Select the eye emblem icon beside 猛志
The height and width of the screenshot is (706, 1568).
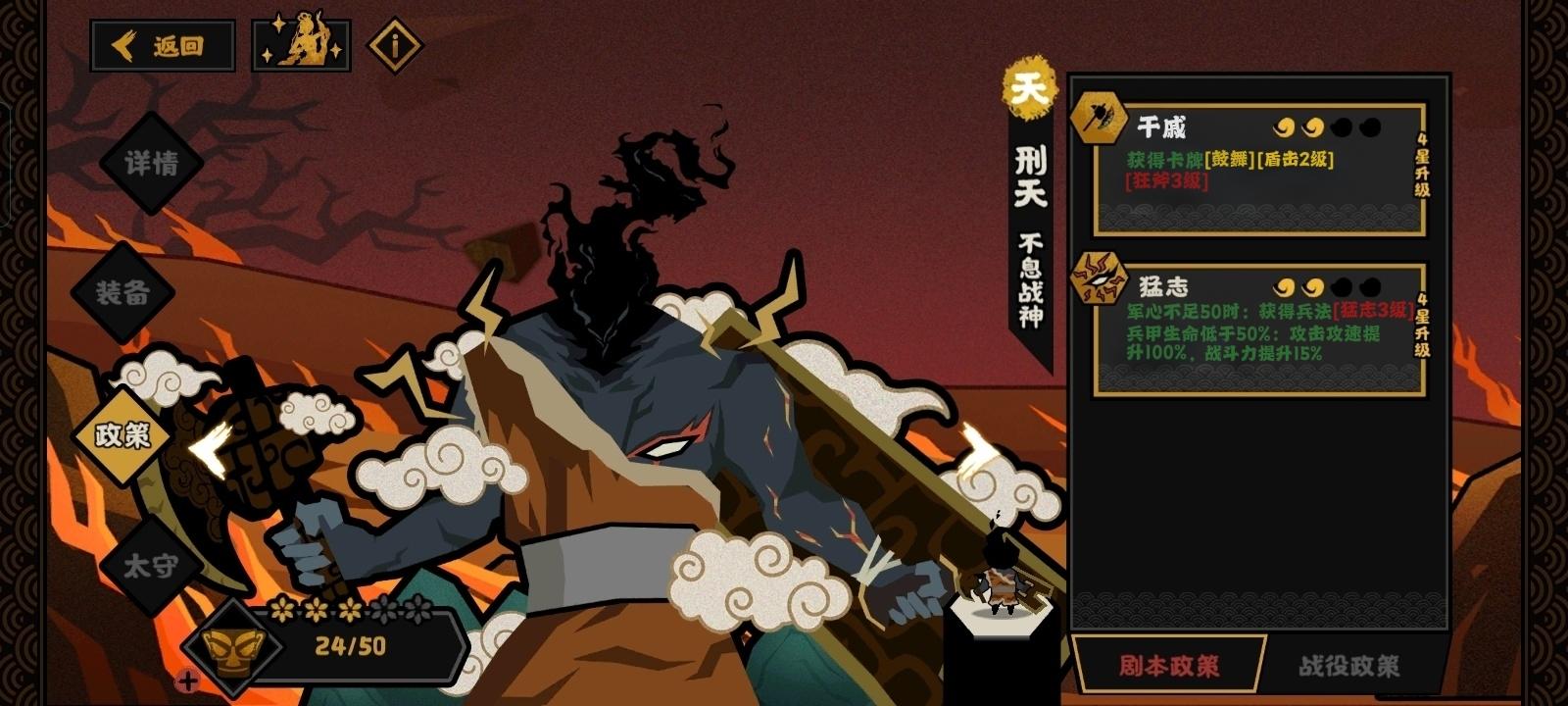click(1100, 282)
